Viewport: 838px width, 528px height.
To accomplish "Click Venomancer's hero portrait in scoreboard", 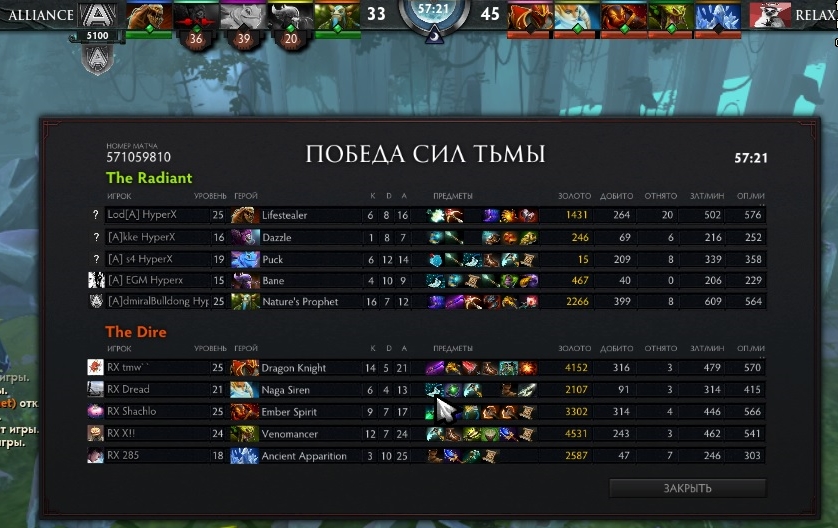I will coord(244,433).
